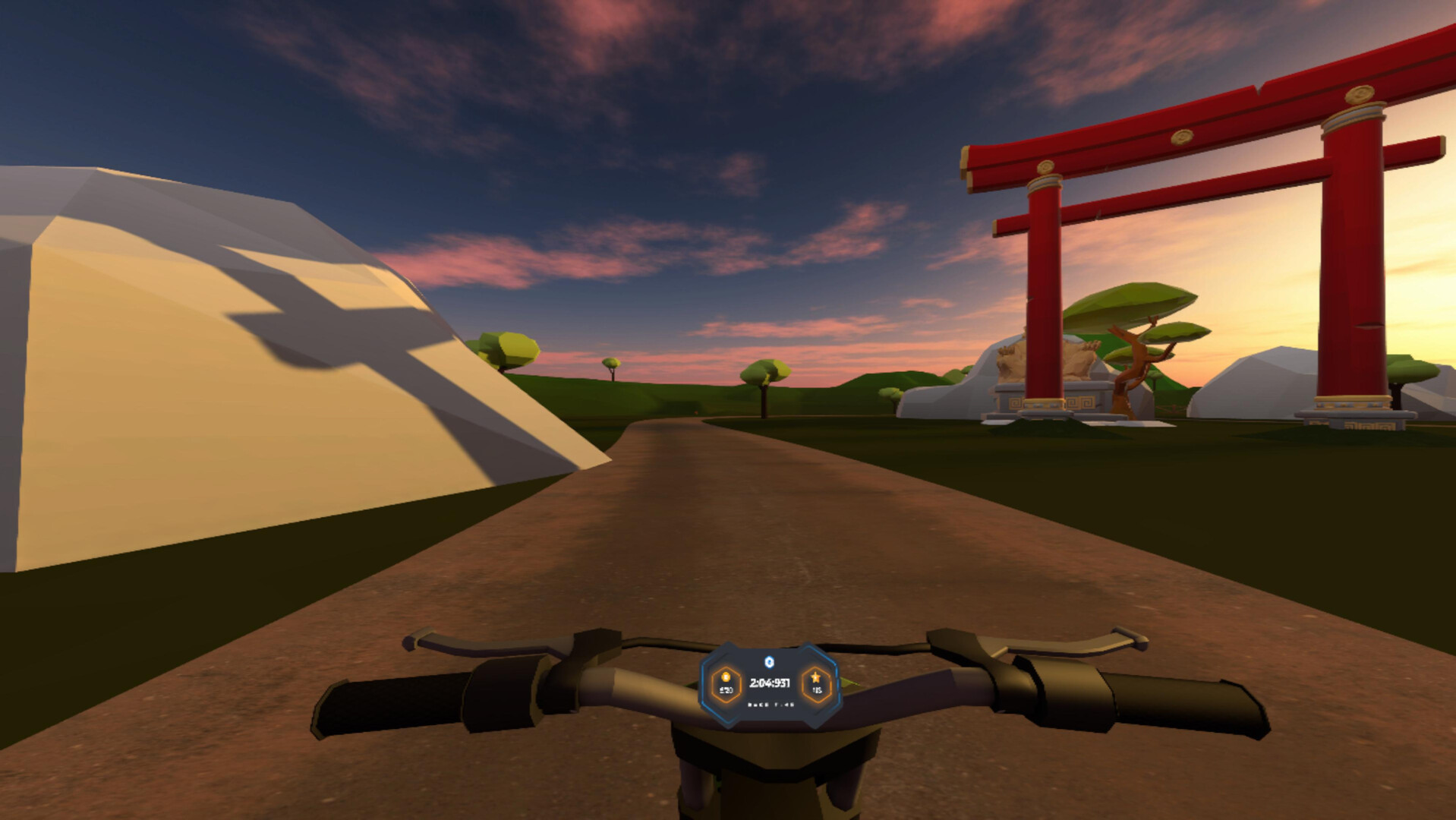Viewport: 1456px width, 820px height.
Task: Open the lap timer readout 2:04:931
Action: pyautogui.click(x=771, y=684)
